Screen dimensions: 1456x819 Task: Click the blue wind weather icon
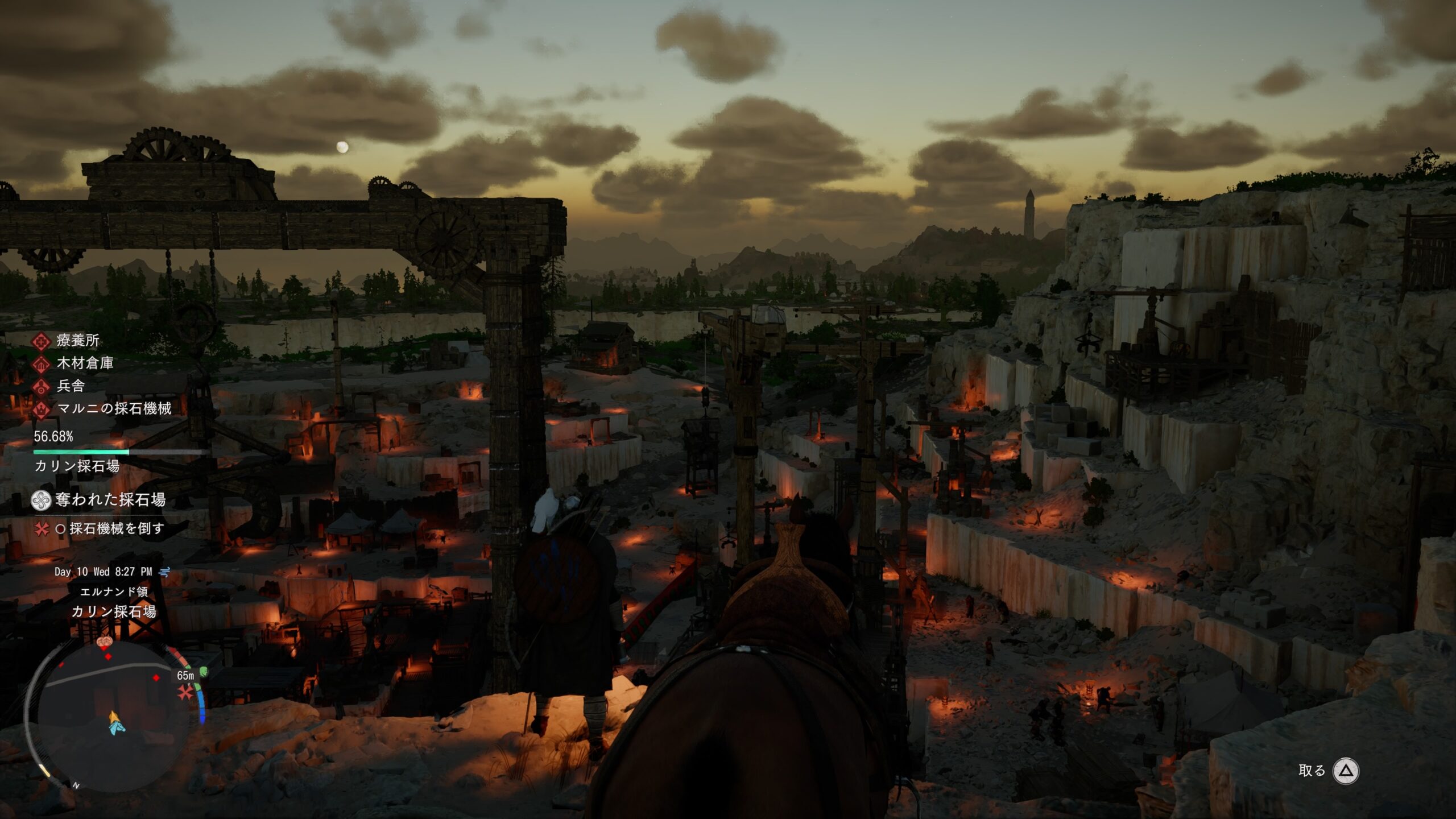(x=164, y=572)
